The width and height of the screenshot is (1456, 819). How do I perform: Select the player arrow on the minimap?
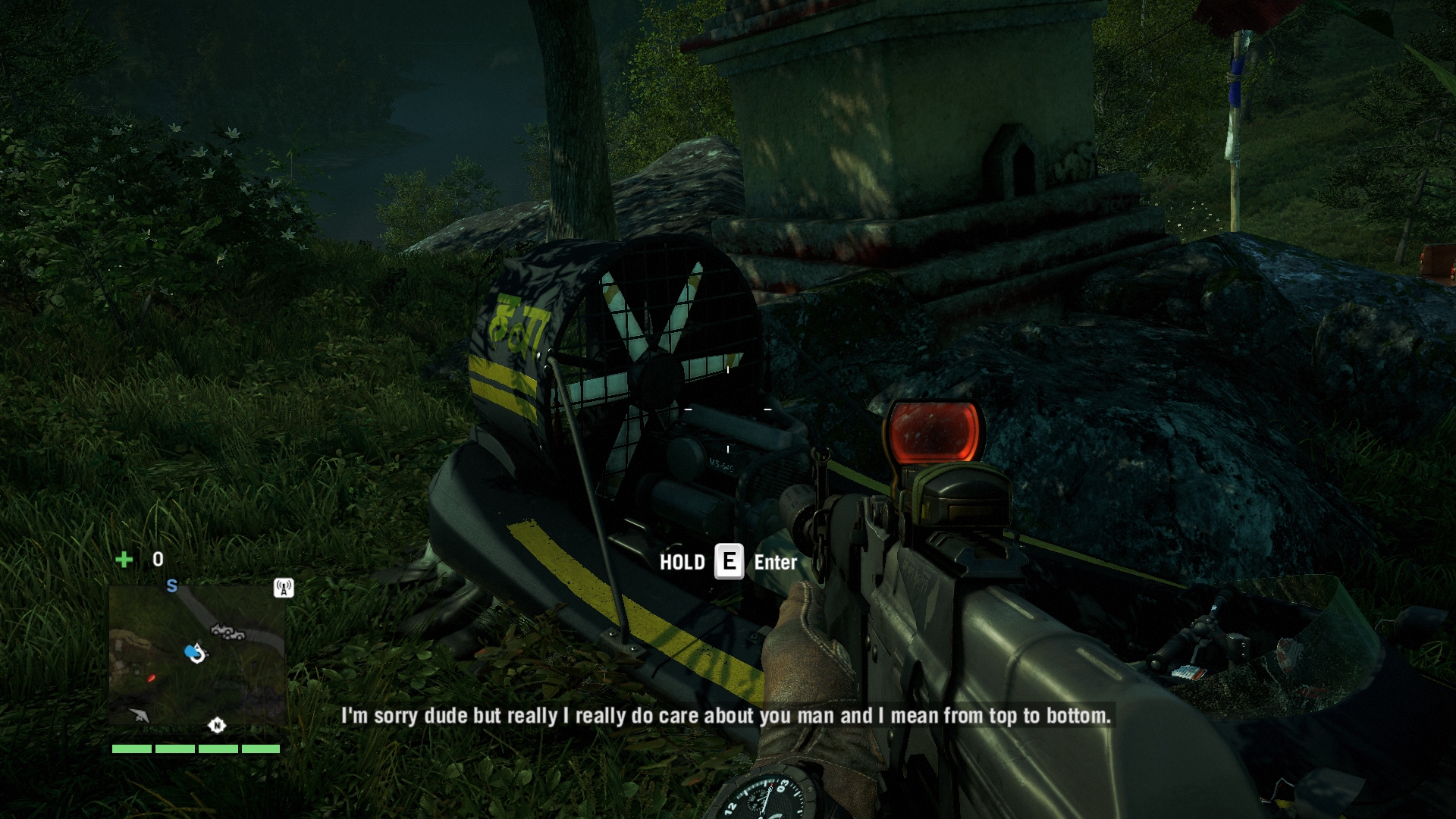(x=196, y=652)
